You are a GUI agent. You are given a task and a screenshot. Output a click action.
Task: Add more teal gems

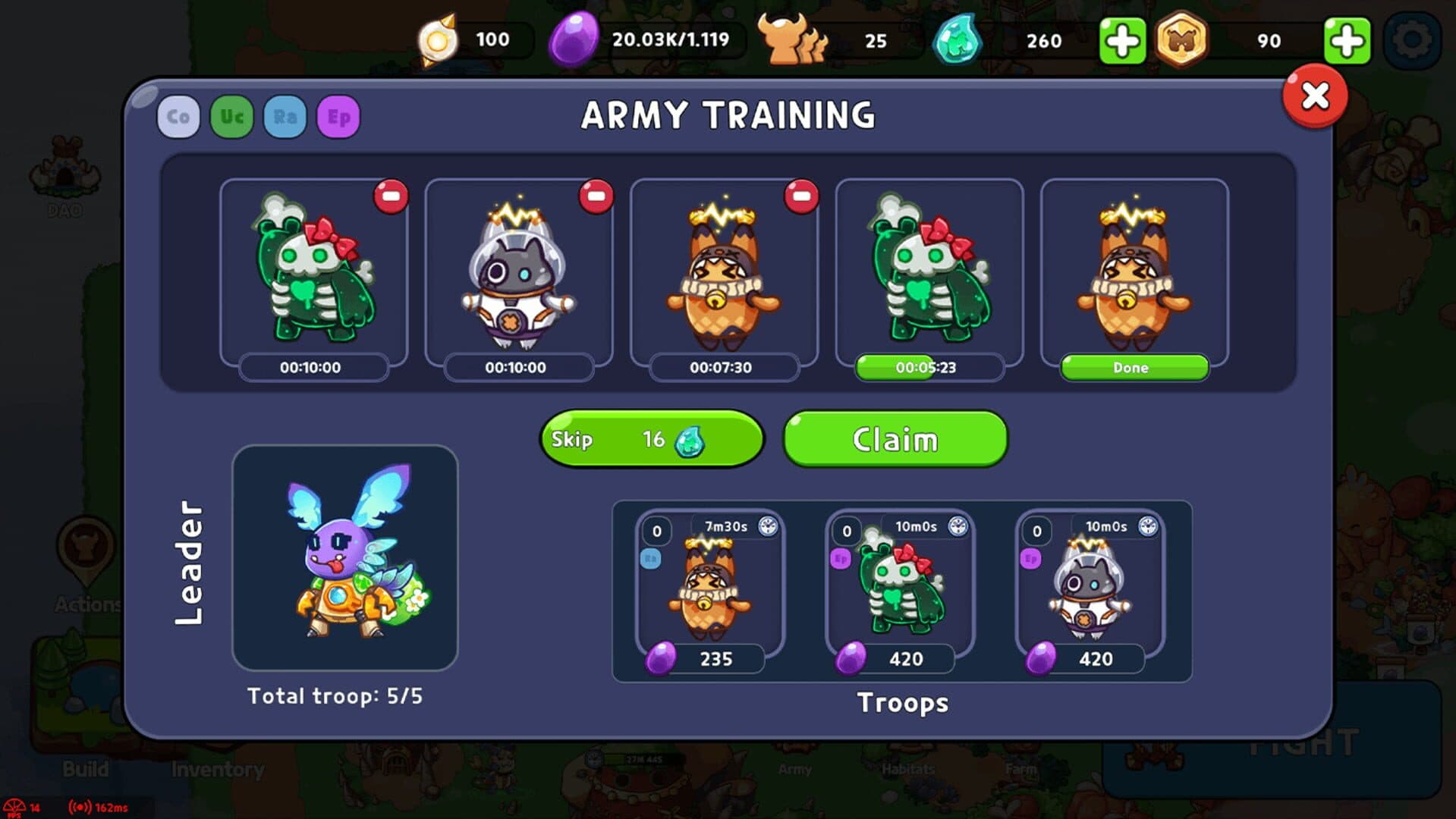(1122, 40)
